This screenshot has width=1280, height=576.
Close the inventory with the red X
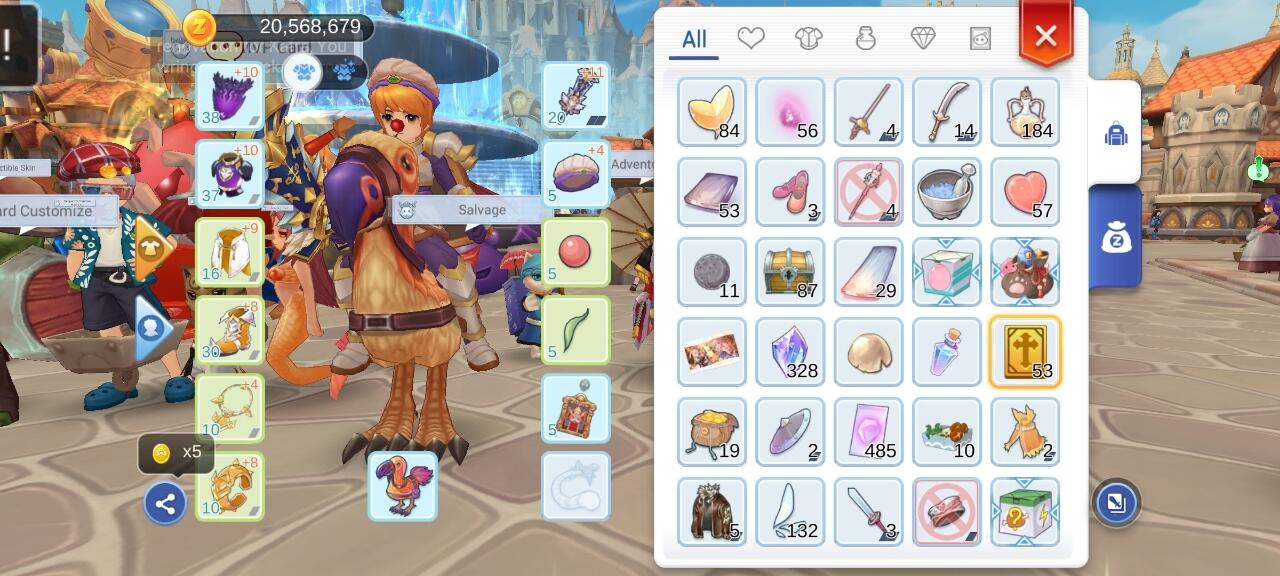(x=1045, y=37)
